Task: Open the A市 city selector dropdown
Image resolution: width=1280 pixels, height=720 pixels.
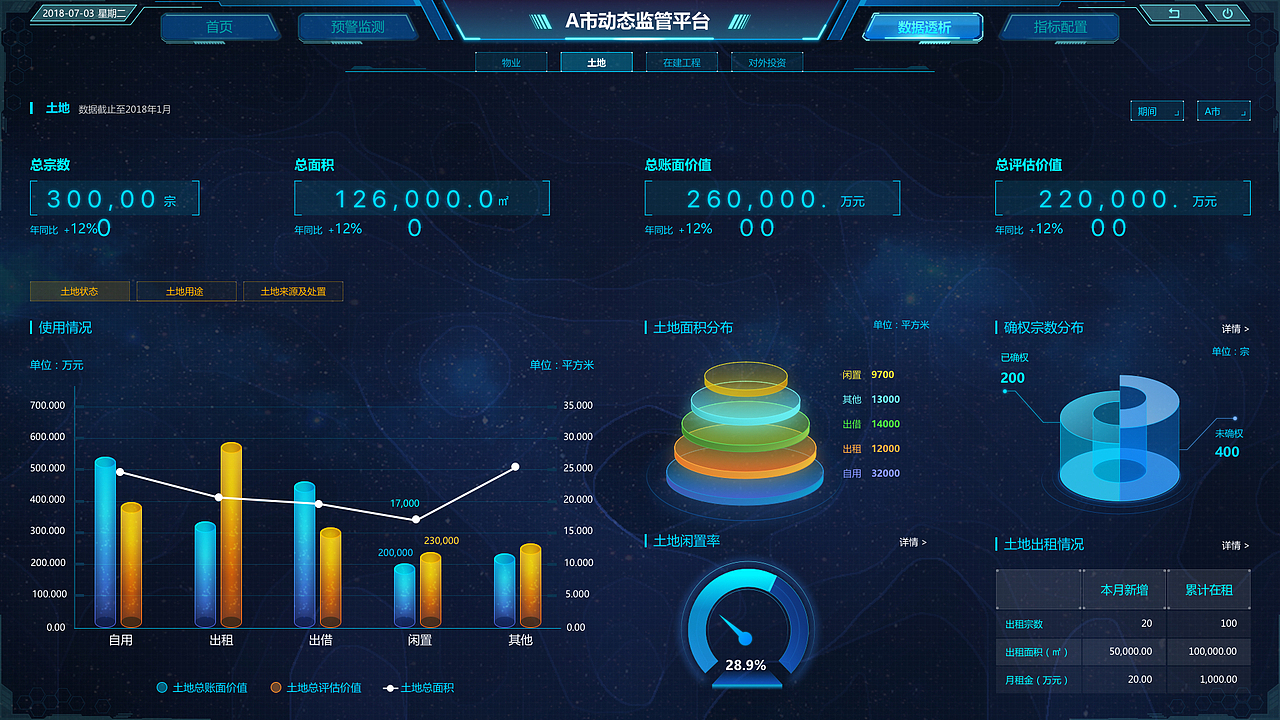Action: coord(1224,111)
